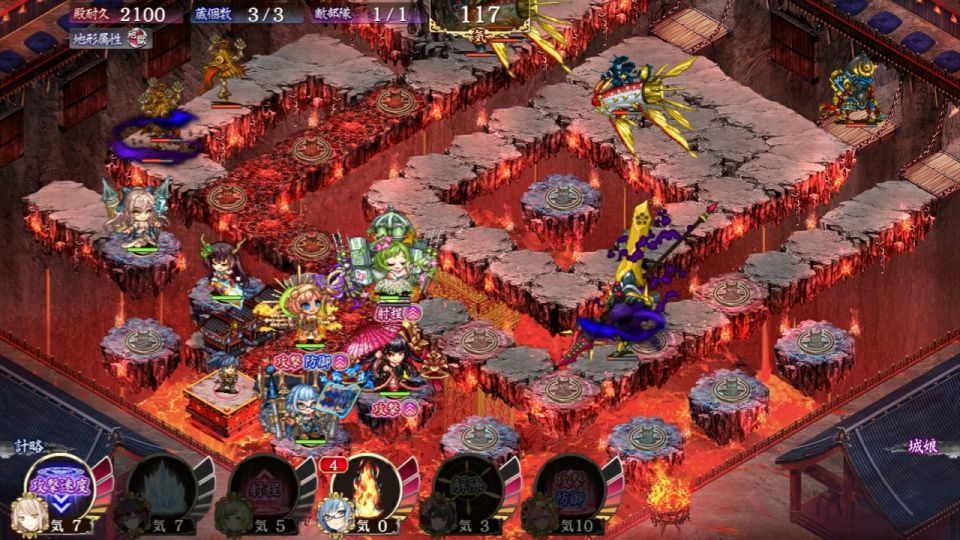Select the ice crystal strategy skill
The image size is (960, 540).
click(161, 487)
